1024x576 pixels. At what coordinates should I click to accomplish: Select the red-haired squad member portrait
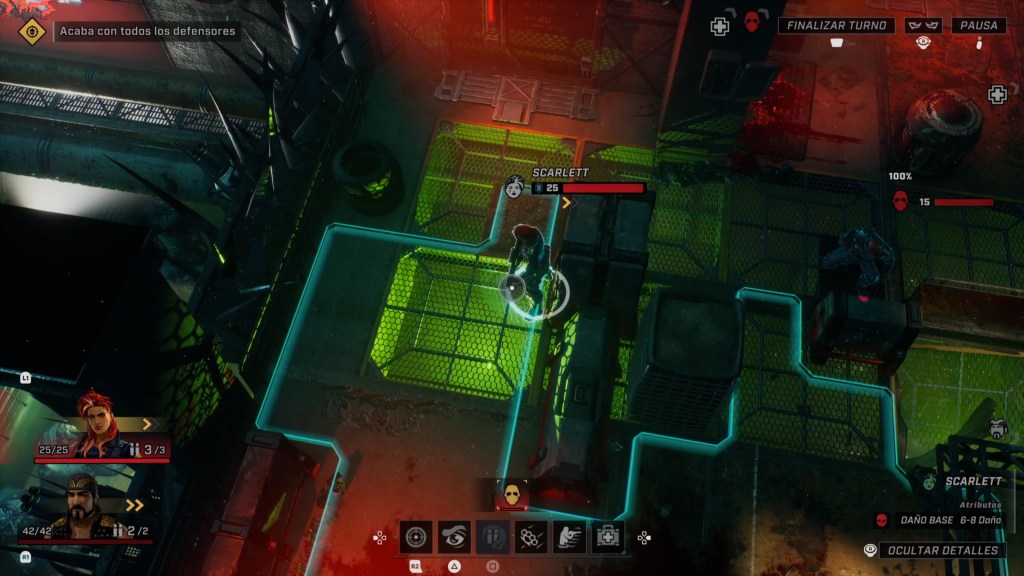[x=100, y=424]
